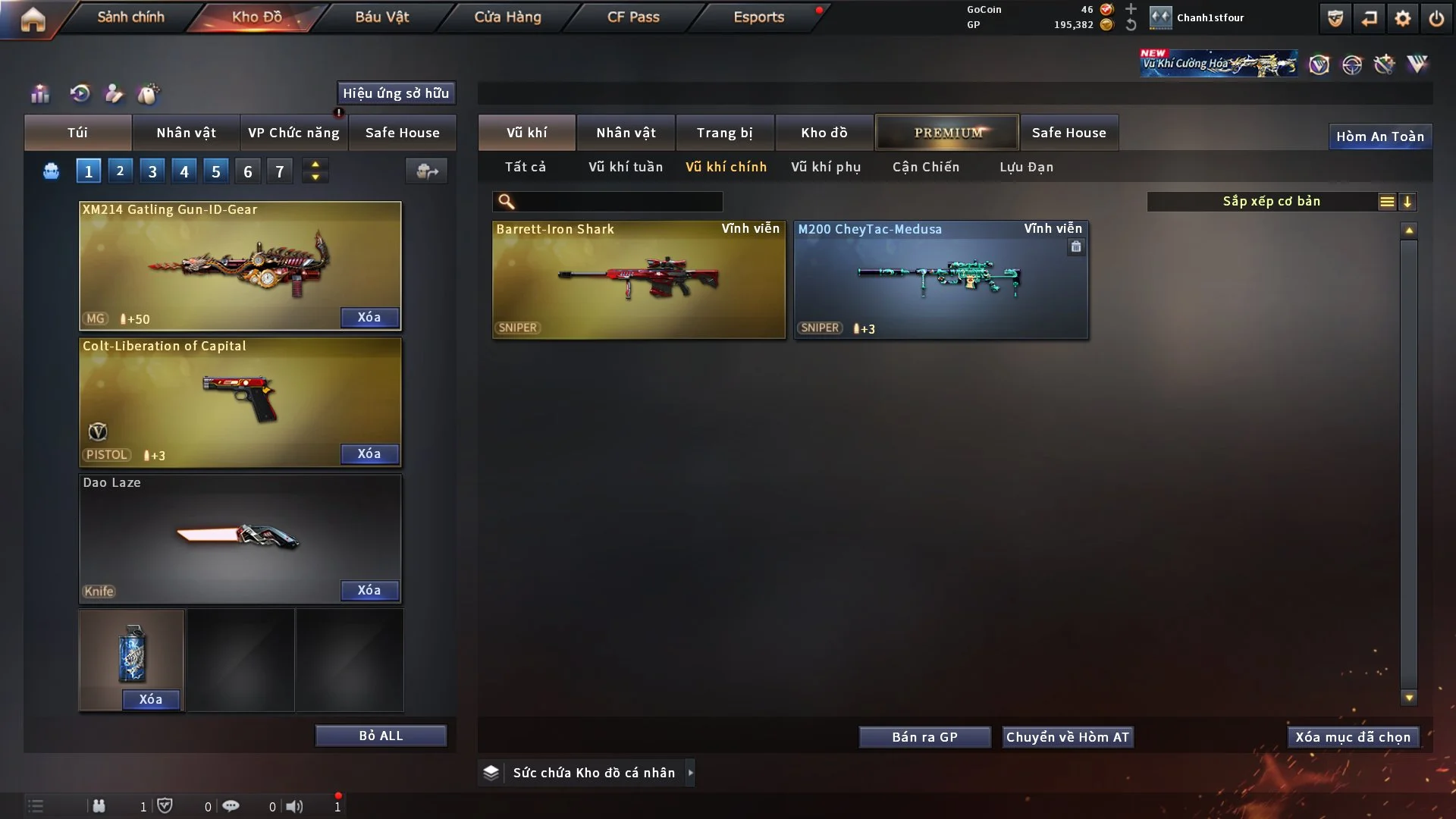Move item via Chuyển về Hòm AT

point(1068,737)
